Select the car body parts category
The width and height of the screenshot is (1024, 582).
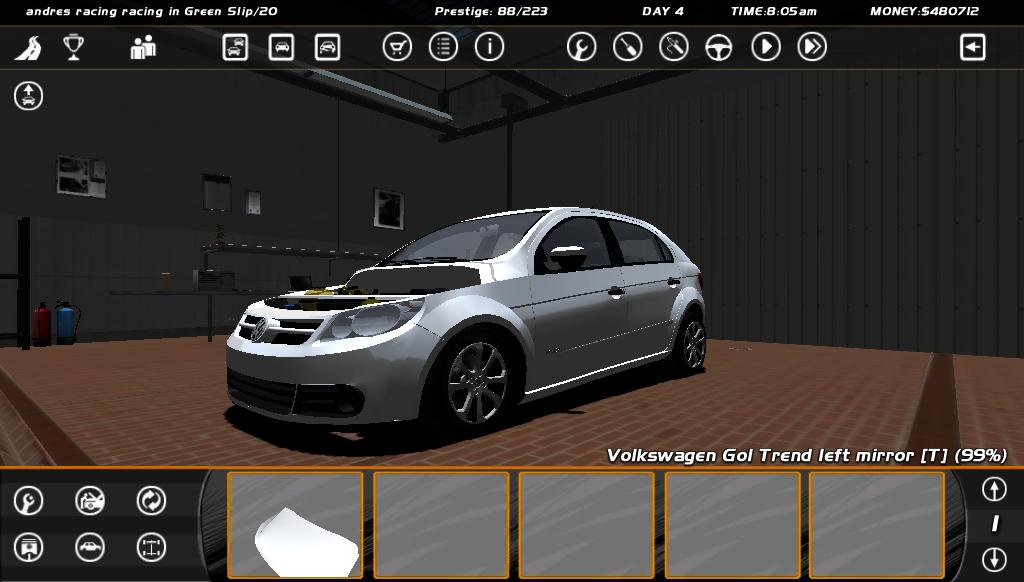[x=90, y=547]
